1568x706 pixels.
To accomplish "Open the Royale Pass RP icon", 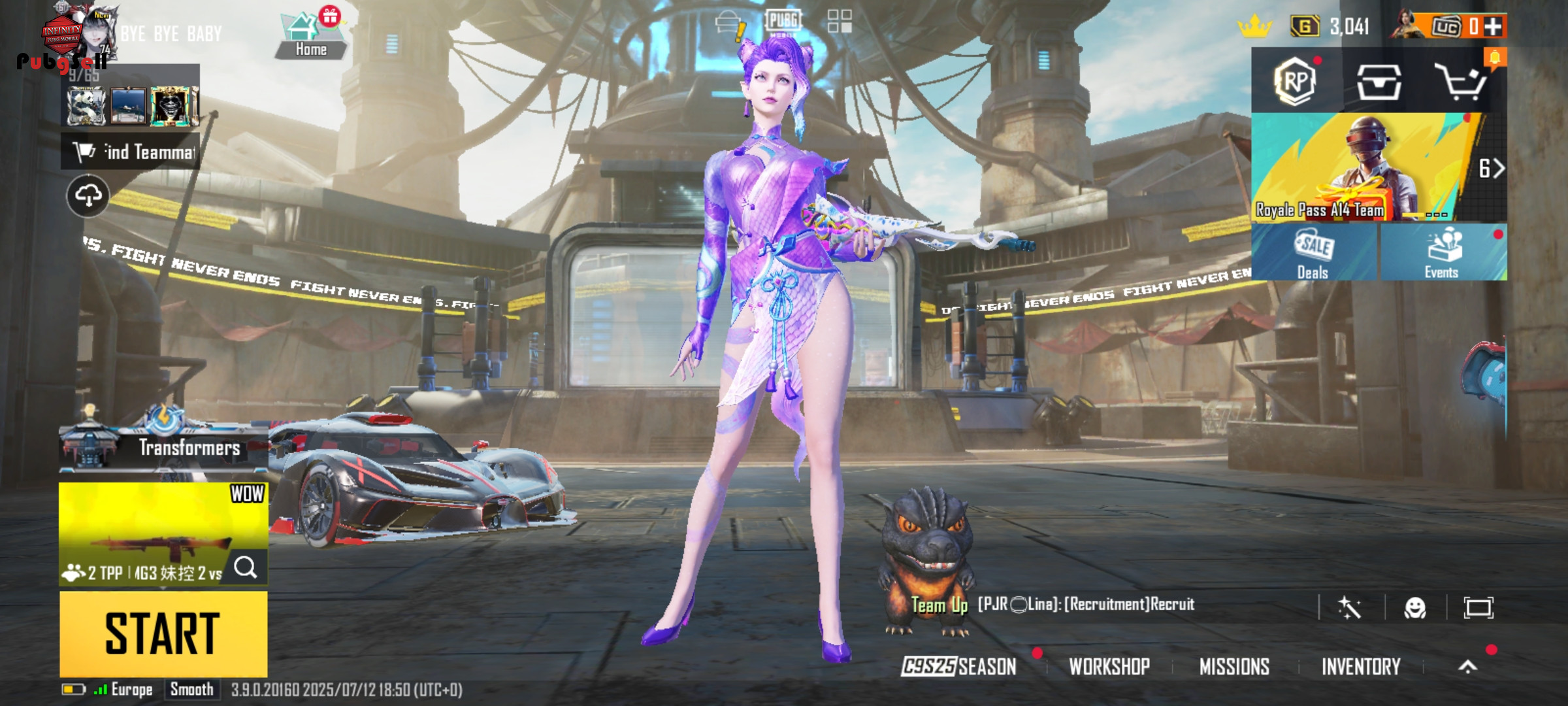I will pyautogui.click(x=1295, y=82).
